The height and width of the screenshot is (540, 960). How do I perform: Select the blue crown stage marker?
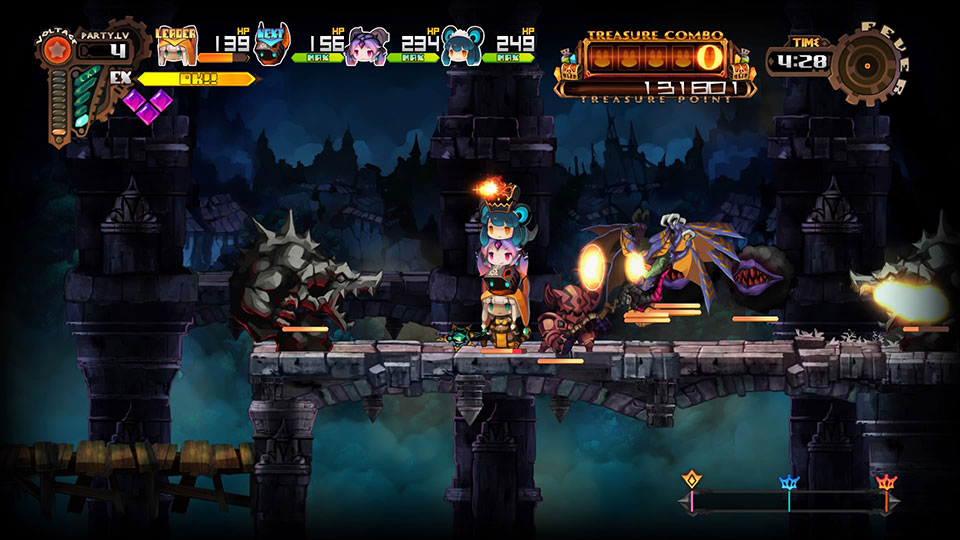coord(788,483)
